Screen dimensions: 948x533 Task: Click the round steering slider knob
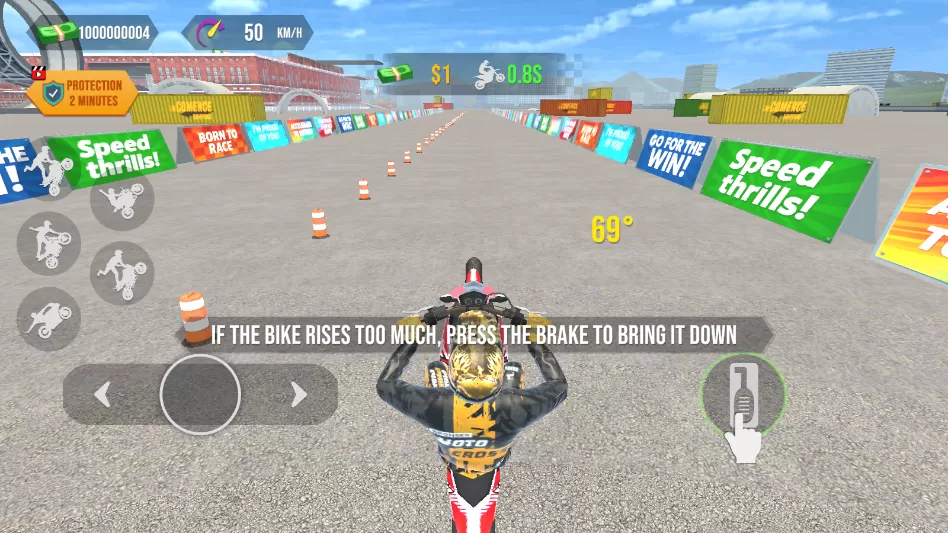200,394
